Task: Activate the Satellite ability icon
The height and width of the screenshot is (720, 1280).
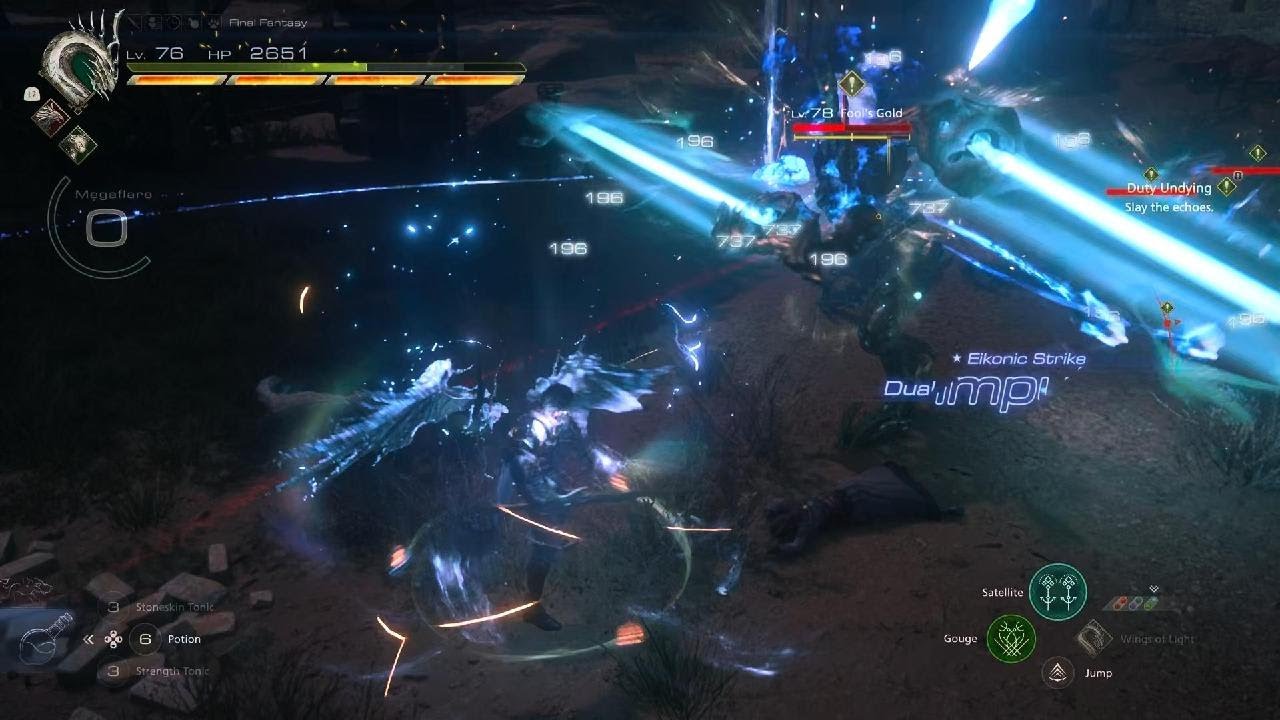Action: pyautogui.click(x=1058, y=591)
